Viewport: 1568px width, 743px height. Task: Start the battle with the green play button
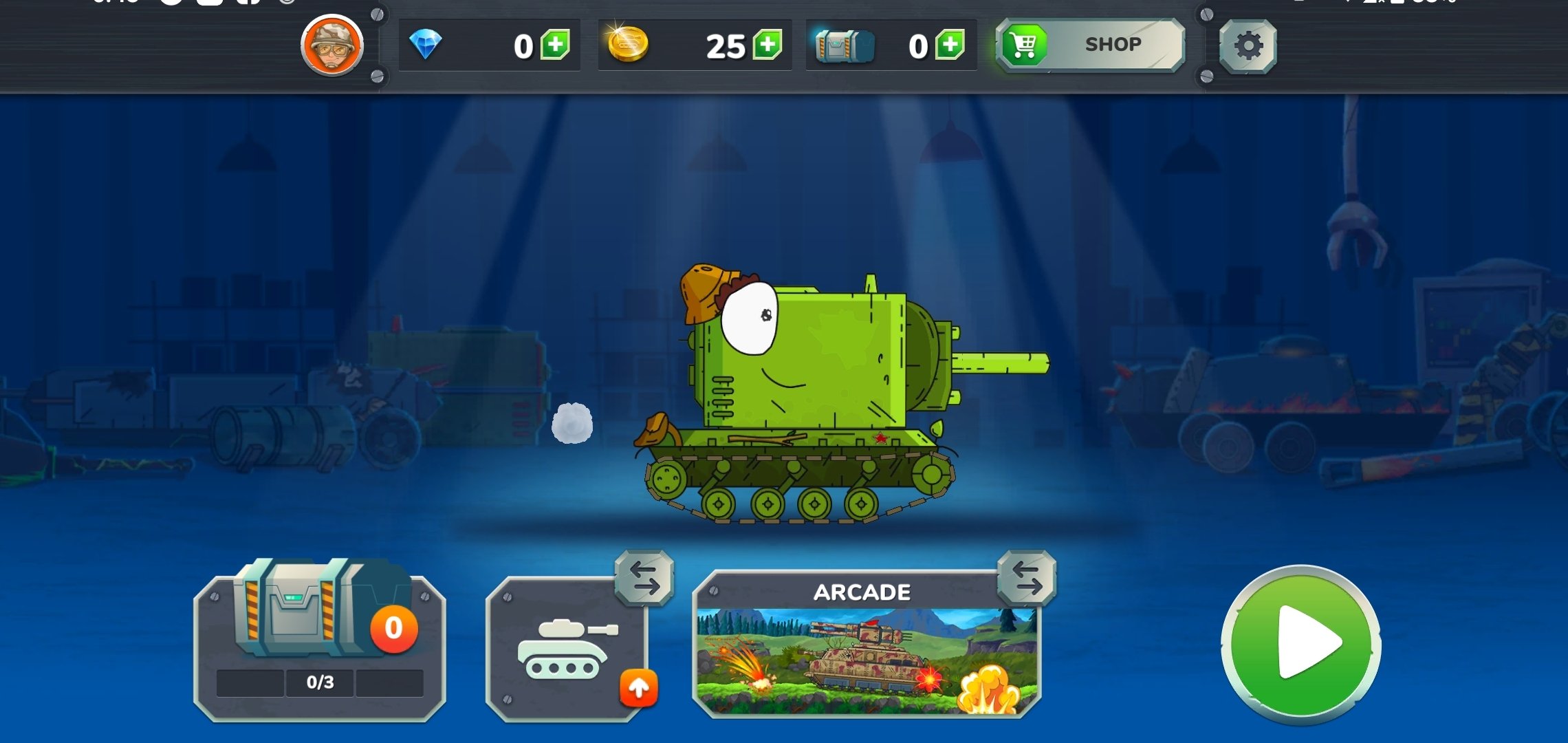(1301, 644)
